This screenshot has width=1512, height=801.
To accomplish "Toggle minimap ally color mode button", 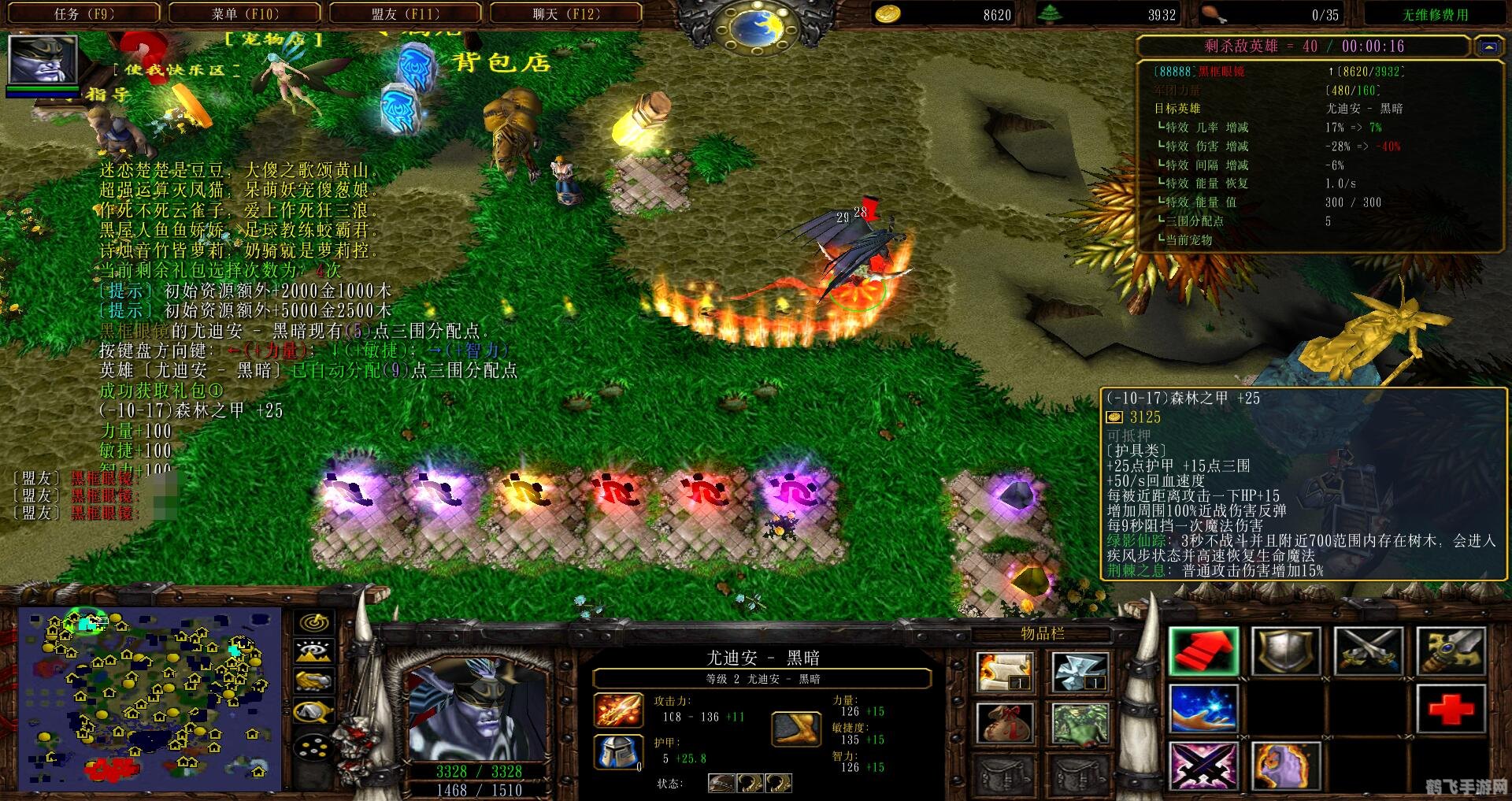I will (313, 680).
